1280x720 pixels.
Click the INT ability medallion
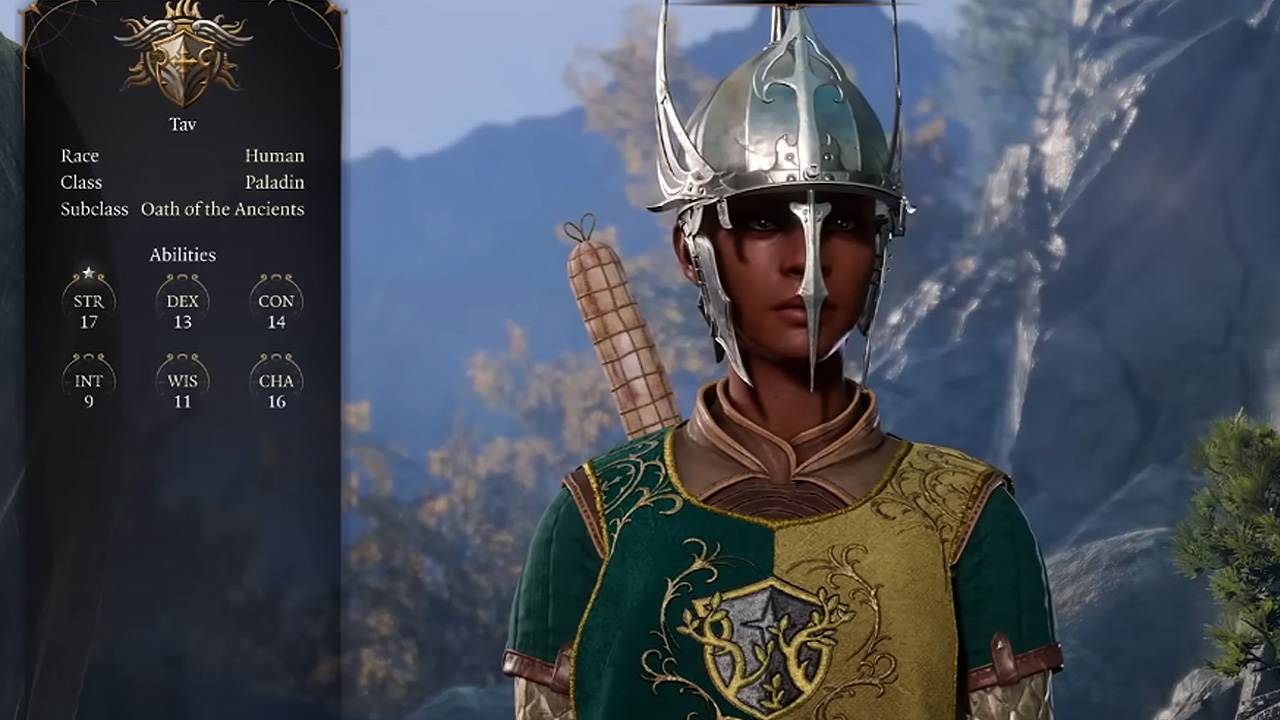(x=88, y=380)
